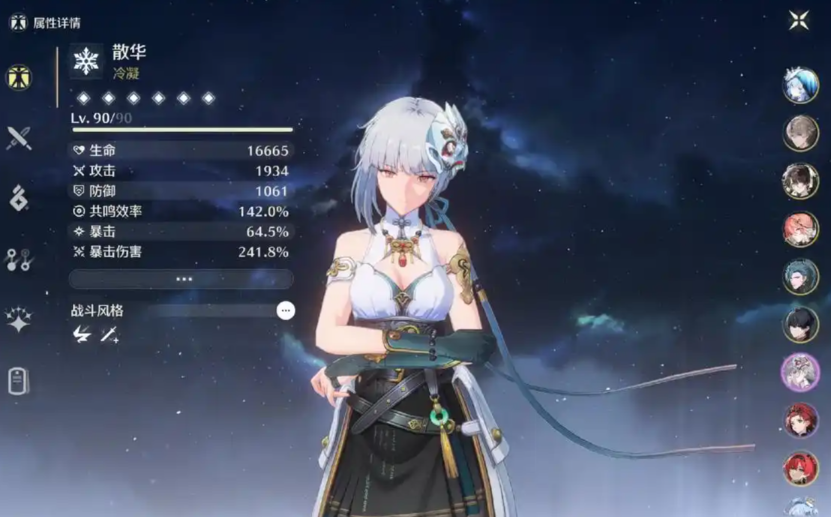Switch to the echoes tab icon

(19, 199)
